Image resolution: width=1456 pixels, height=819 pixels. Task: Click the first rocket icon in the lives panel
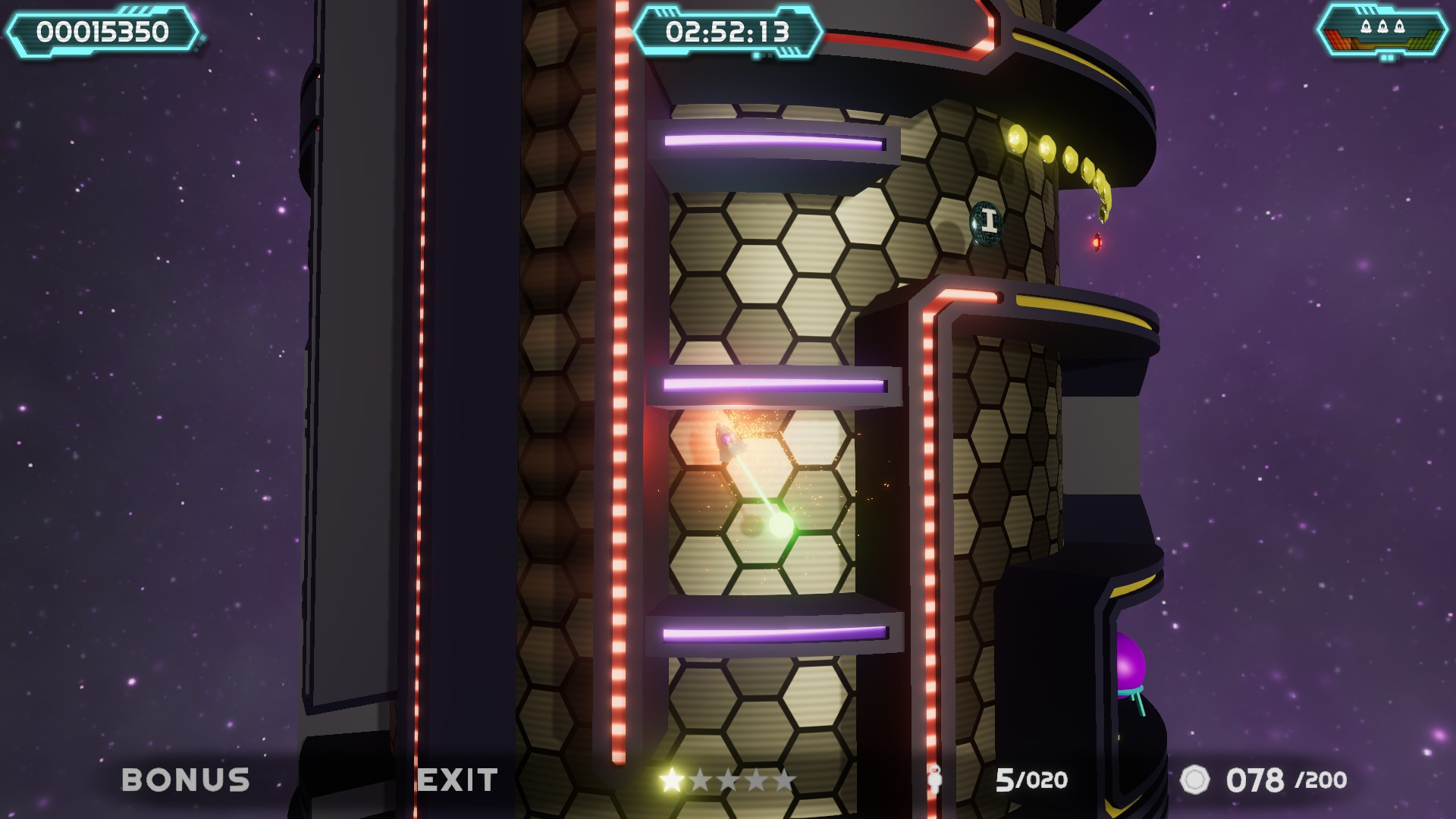click(x=1367, y=27)
